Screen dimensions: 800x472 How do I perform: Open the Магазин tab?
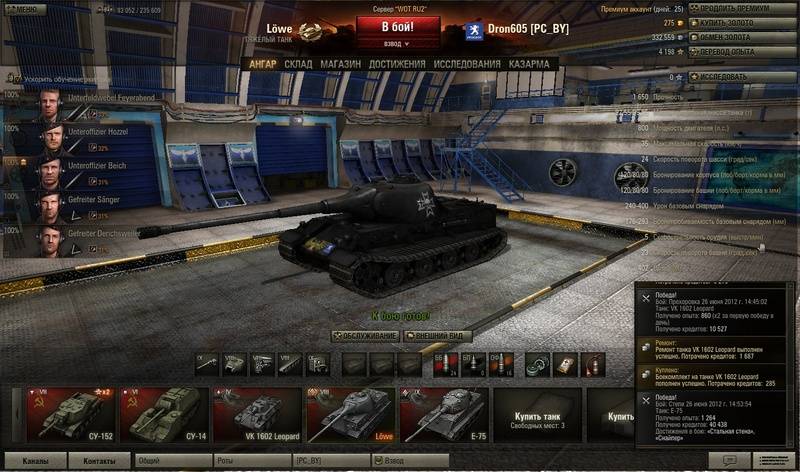[x=340, y=64]
